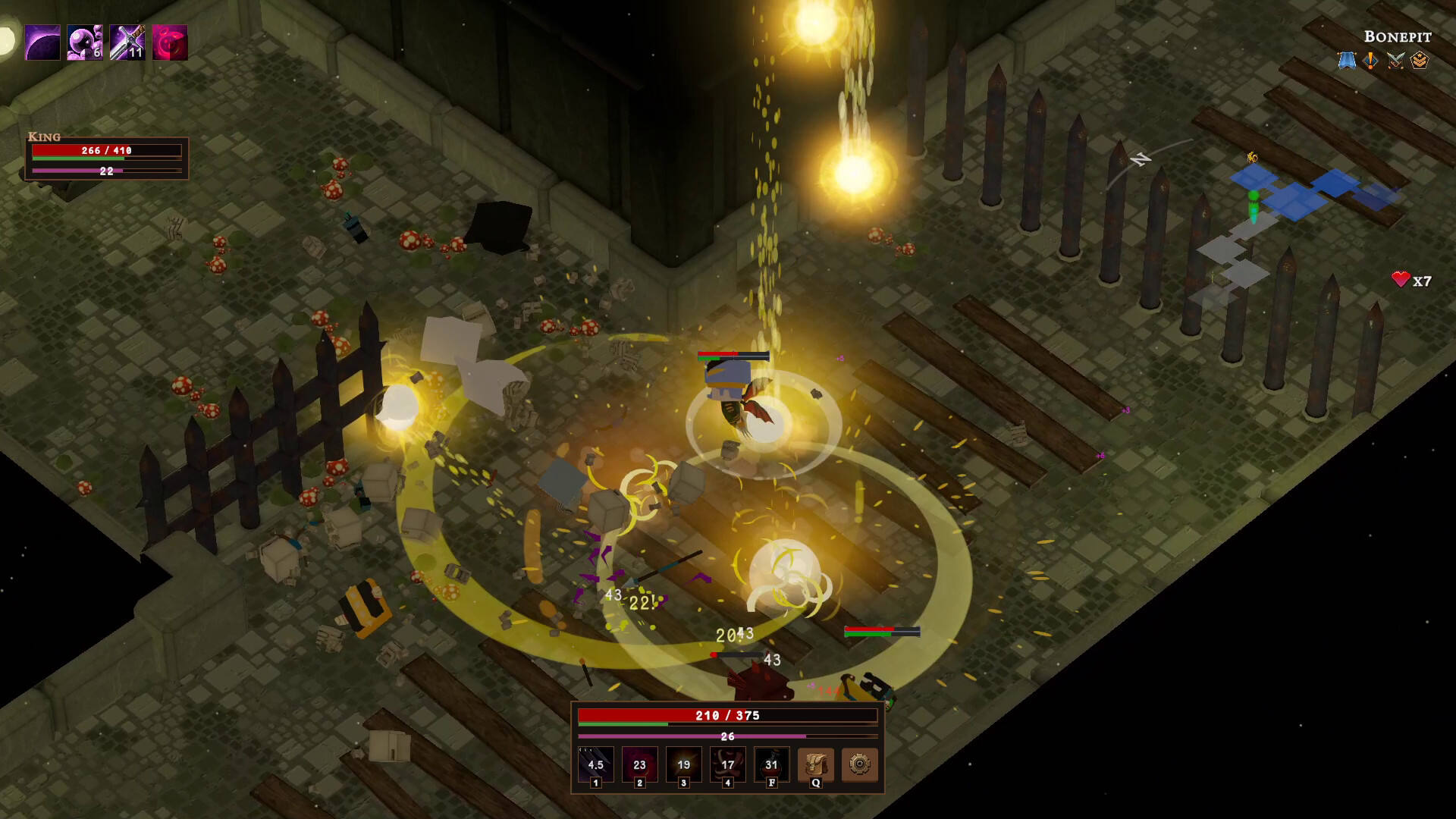
Task: View the crimson swirl status icon
Action: point(170,42)
